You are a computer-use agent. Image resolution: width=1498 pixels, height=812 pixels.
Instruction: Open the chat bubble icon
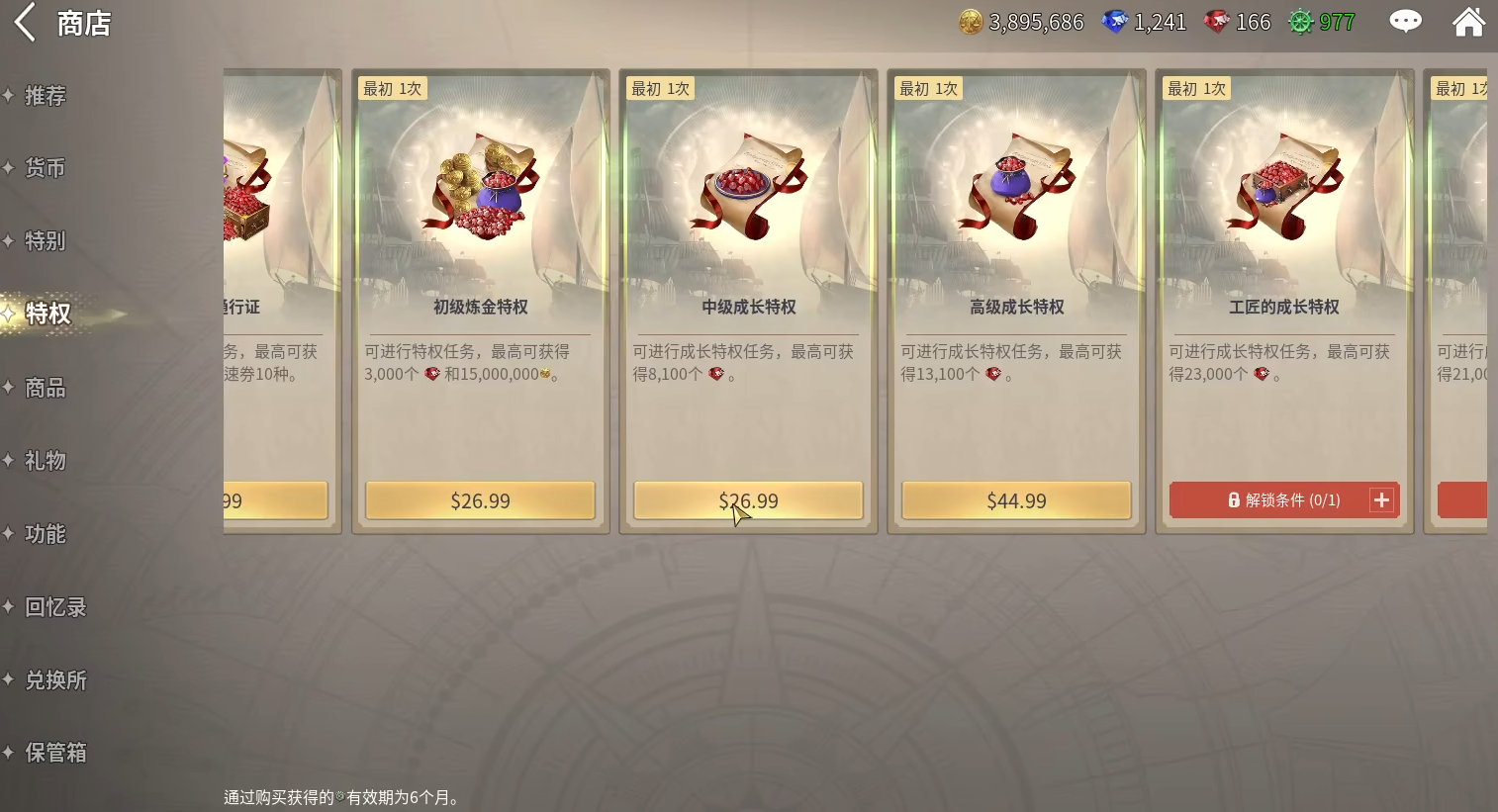point(1405,21)
